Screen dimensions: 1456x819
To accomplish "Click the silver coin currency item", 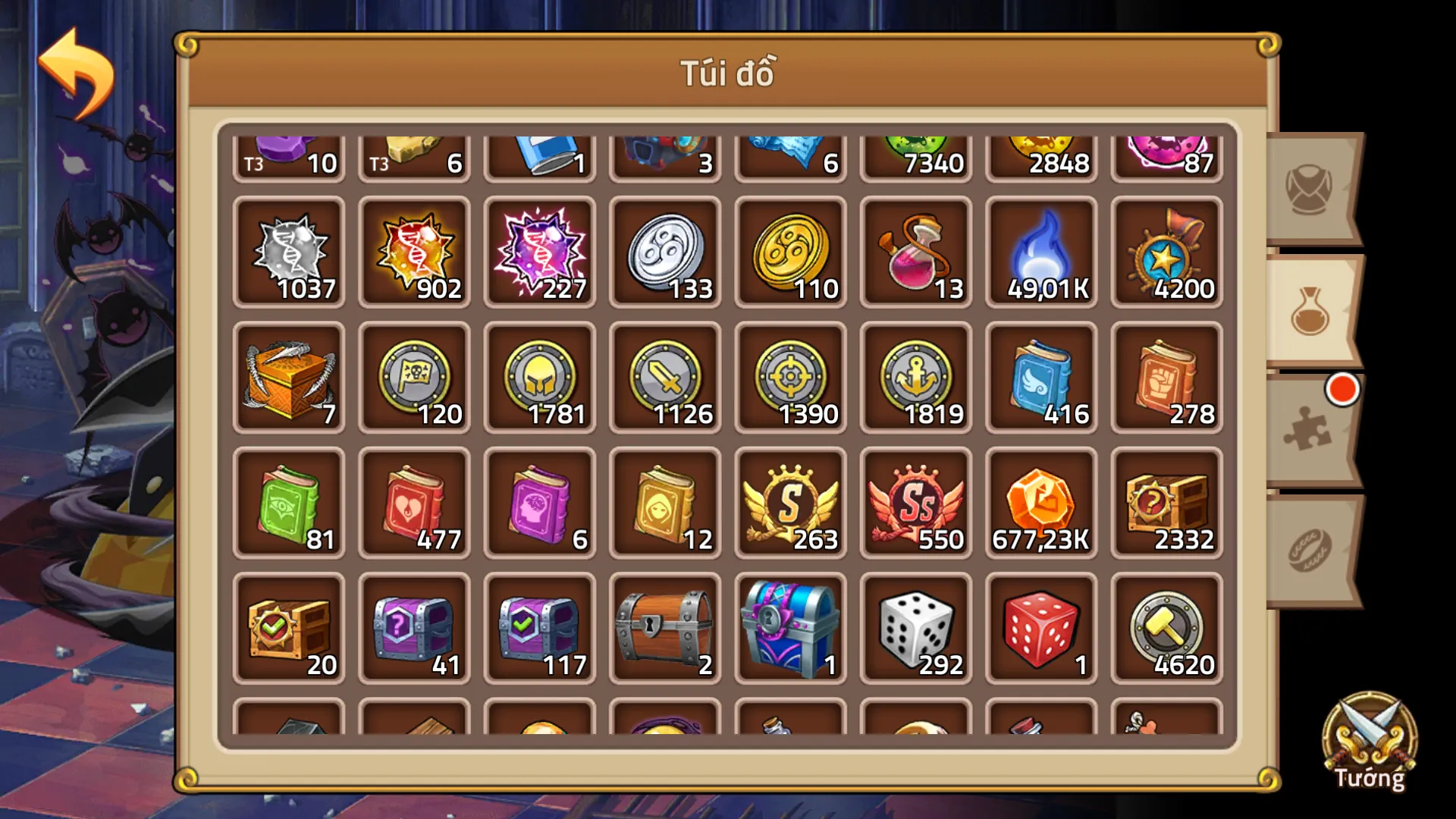I will click(665, 250).
